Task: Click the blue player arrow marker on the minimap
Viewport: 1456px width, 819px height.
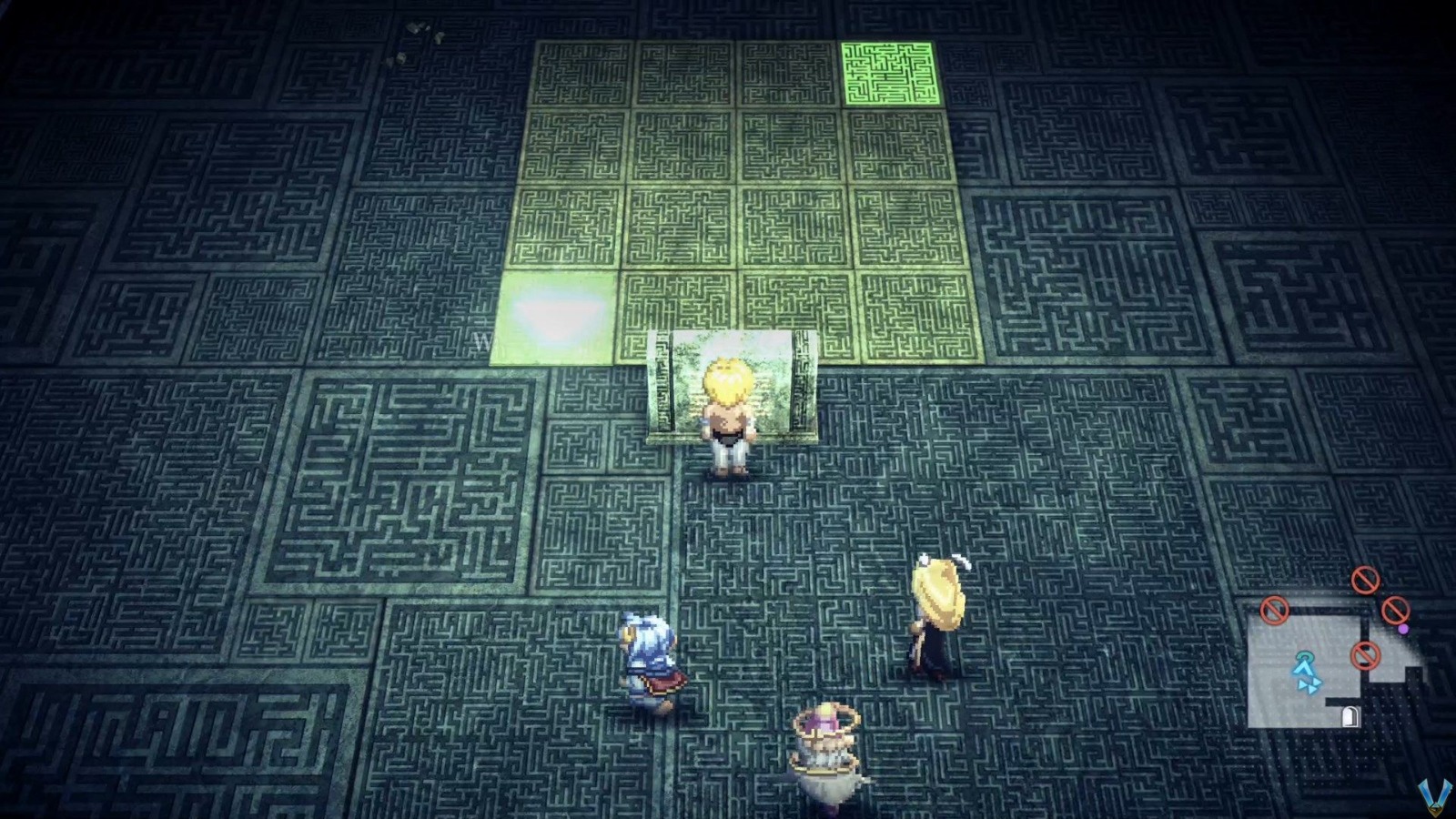Action: (1303, 668)
